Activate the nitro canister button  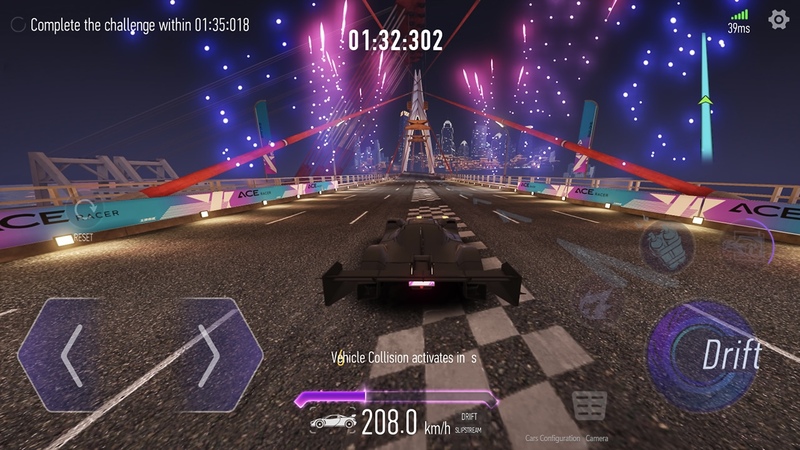pyautogui.click(x=668, y=247)
